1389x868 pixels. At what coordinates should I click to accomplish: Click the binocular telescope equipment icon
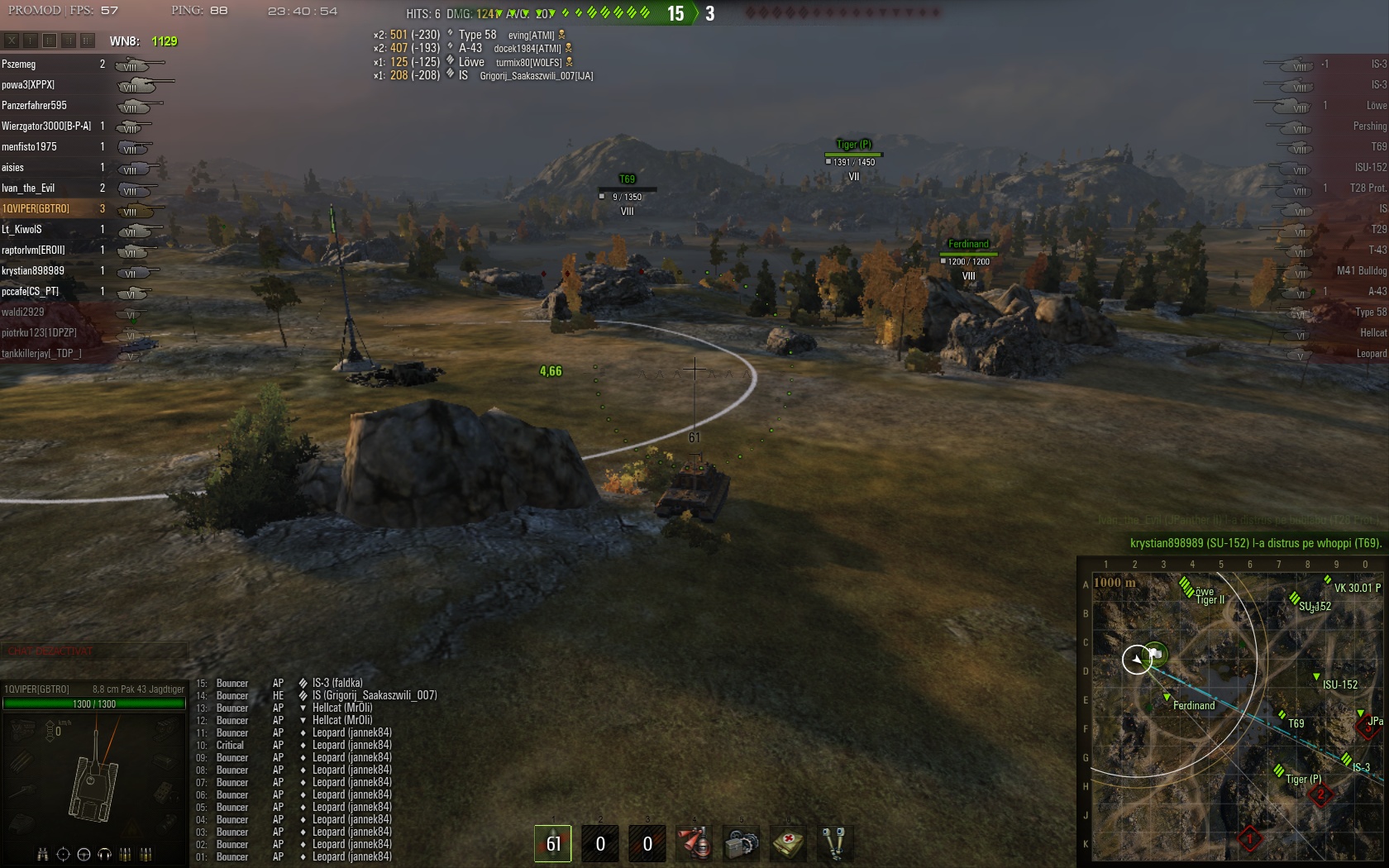[834, 843]
